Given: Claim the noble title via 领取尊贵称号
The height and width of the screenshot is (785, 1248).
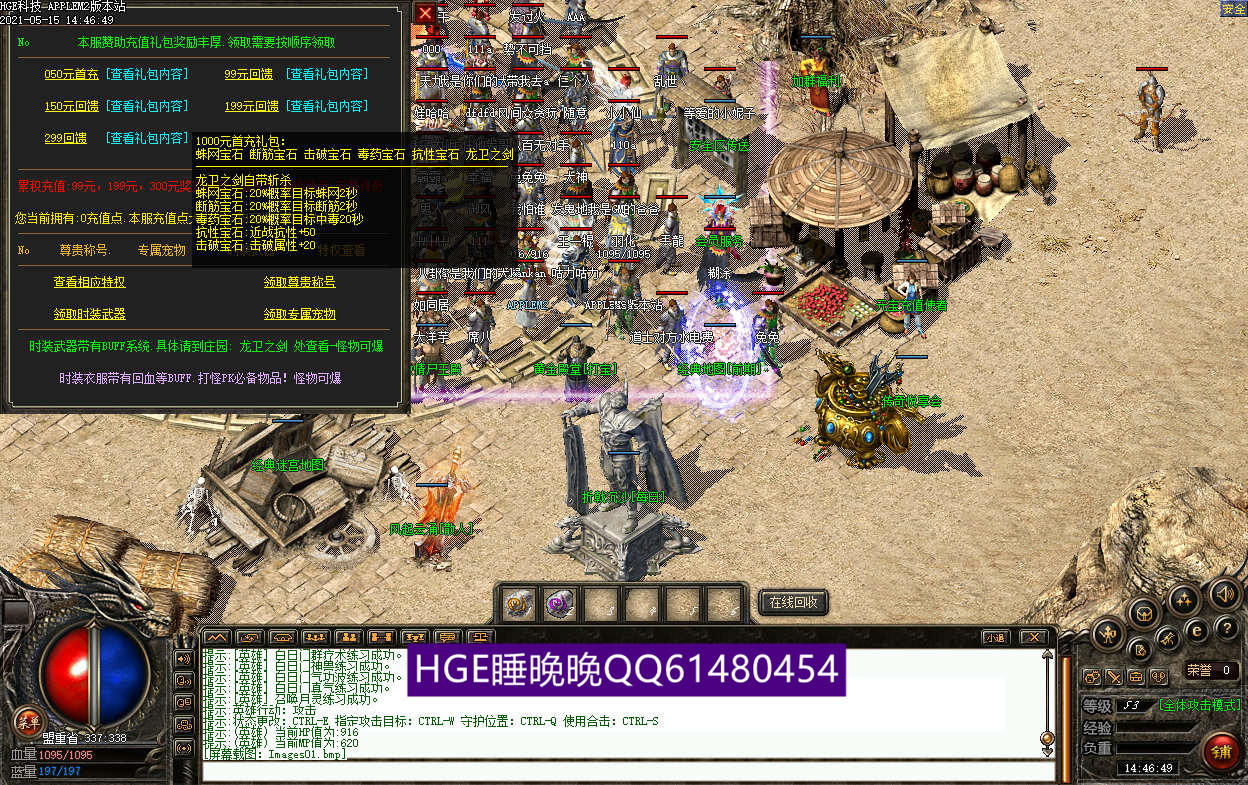Looking at the screenshot, I should (299, 282).
